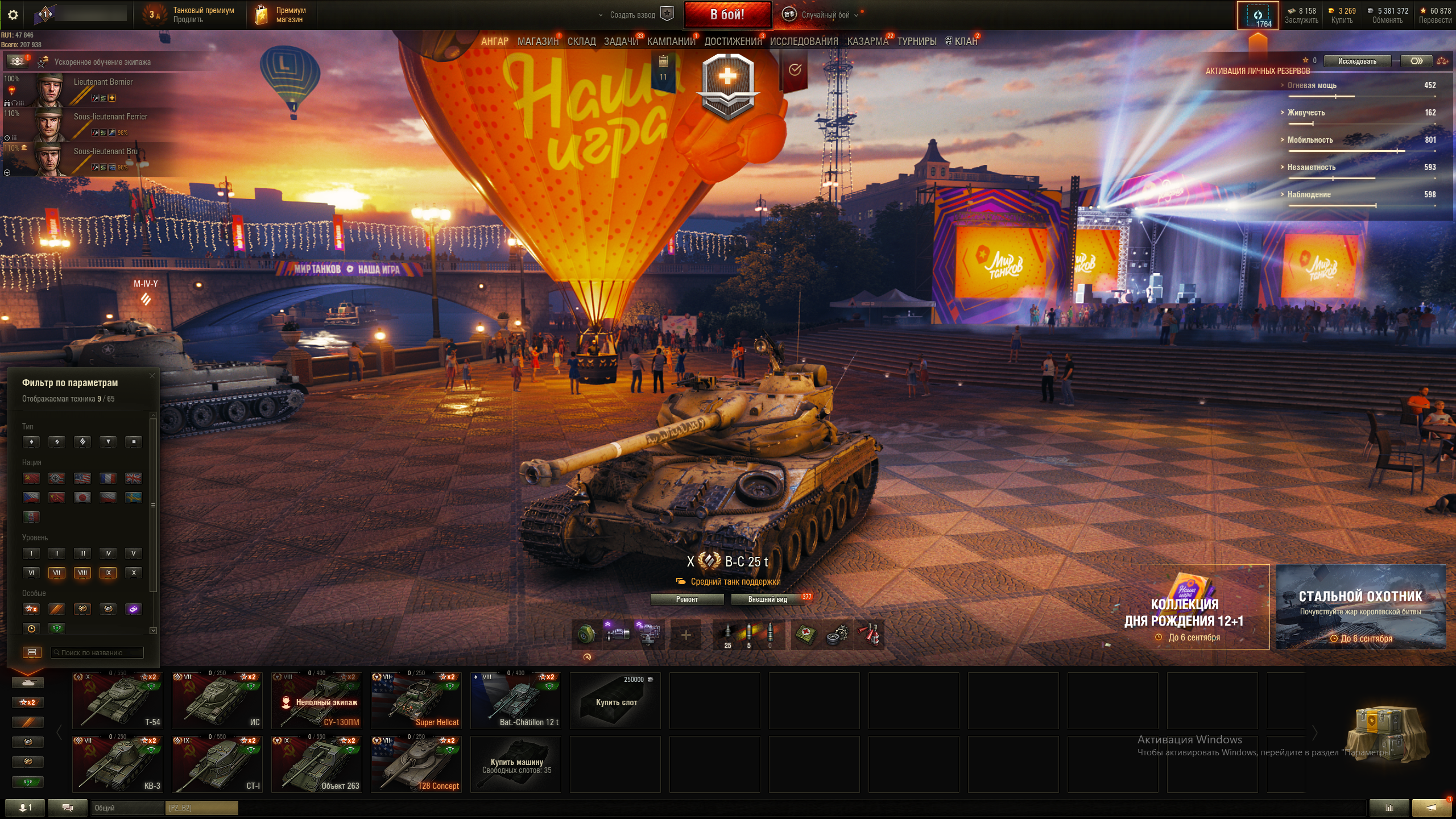Open the Случайный бой mode dropdown
Screen dimensions: 1456x819
(825, 15)
